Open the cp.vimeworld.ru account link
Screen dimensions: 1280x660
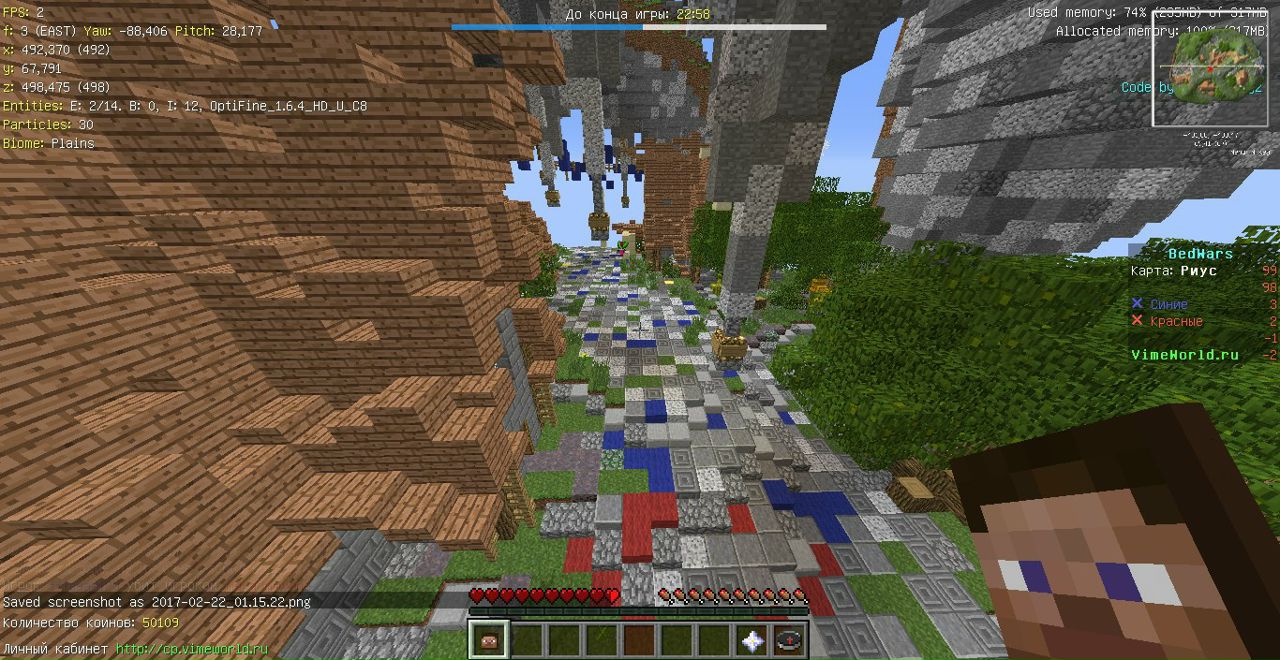click(192, 649)
